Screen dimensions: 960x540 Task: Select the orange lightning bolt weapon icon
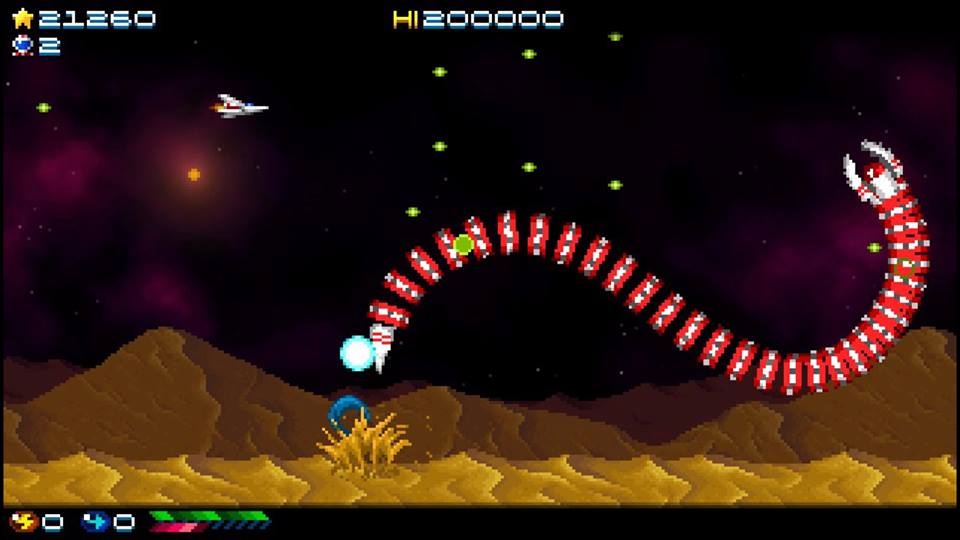tap(21, 521)
